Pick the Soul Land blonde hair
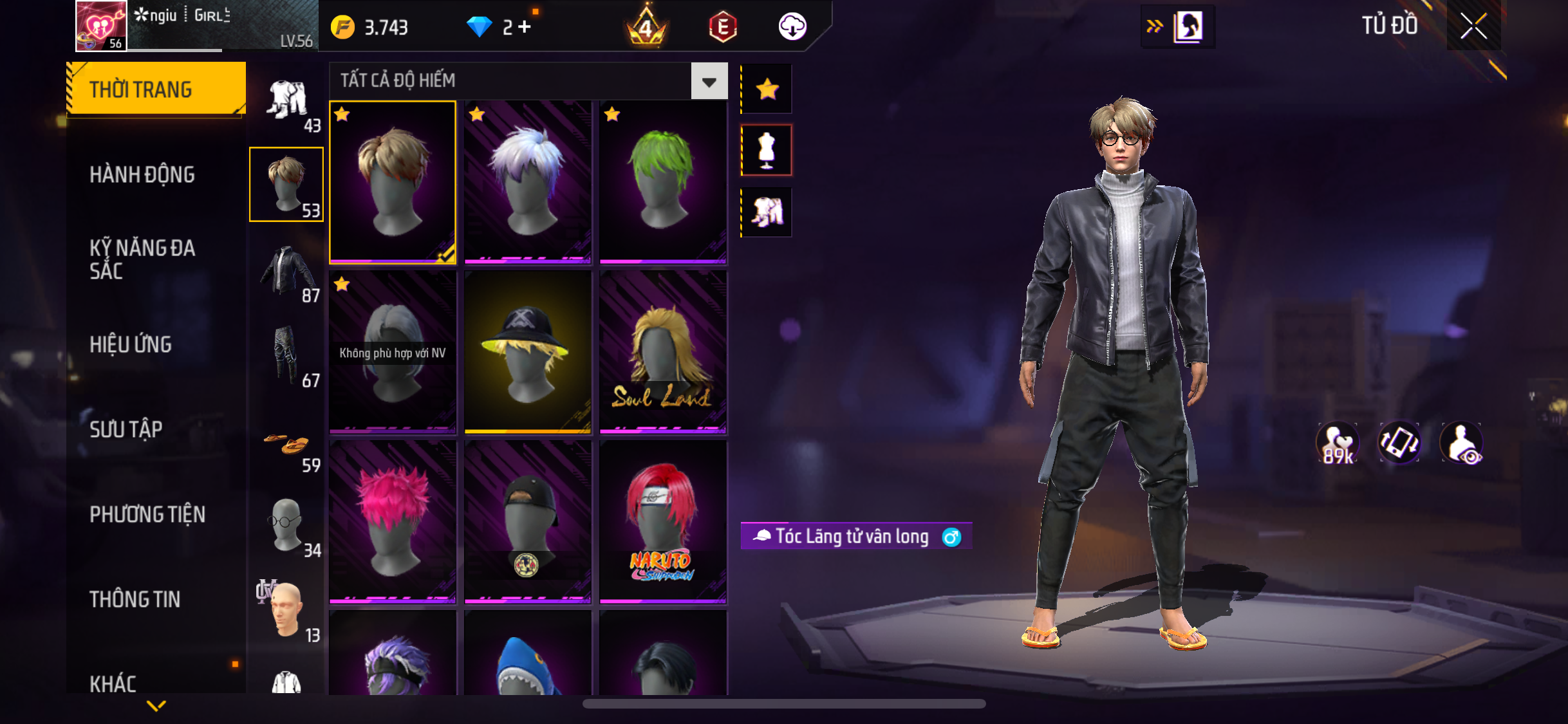 coord(663,351)
